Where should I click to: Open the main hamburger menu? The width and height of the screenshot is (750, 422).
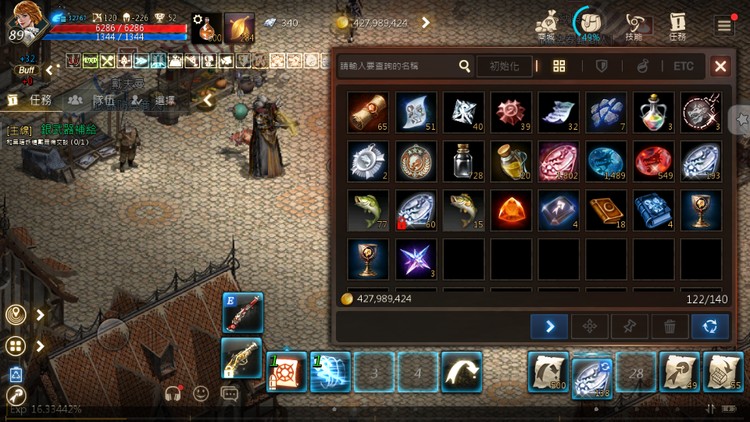coord(724,25)
